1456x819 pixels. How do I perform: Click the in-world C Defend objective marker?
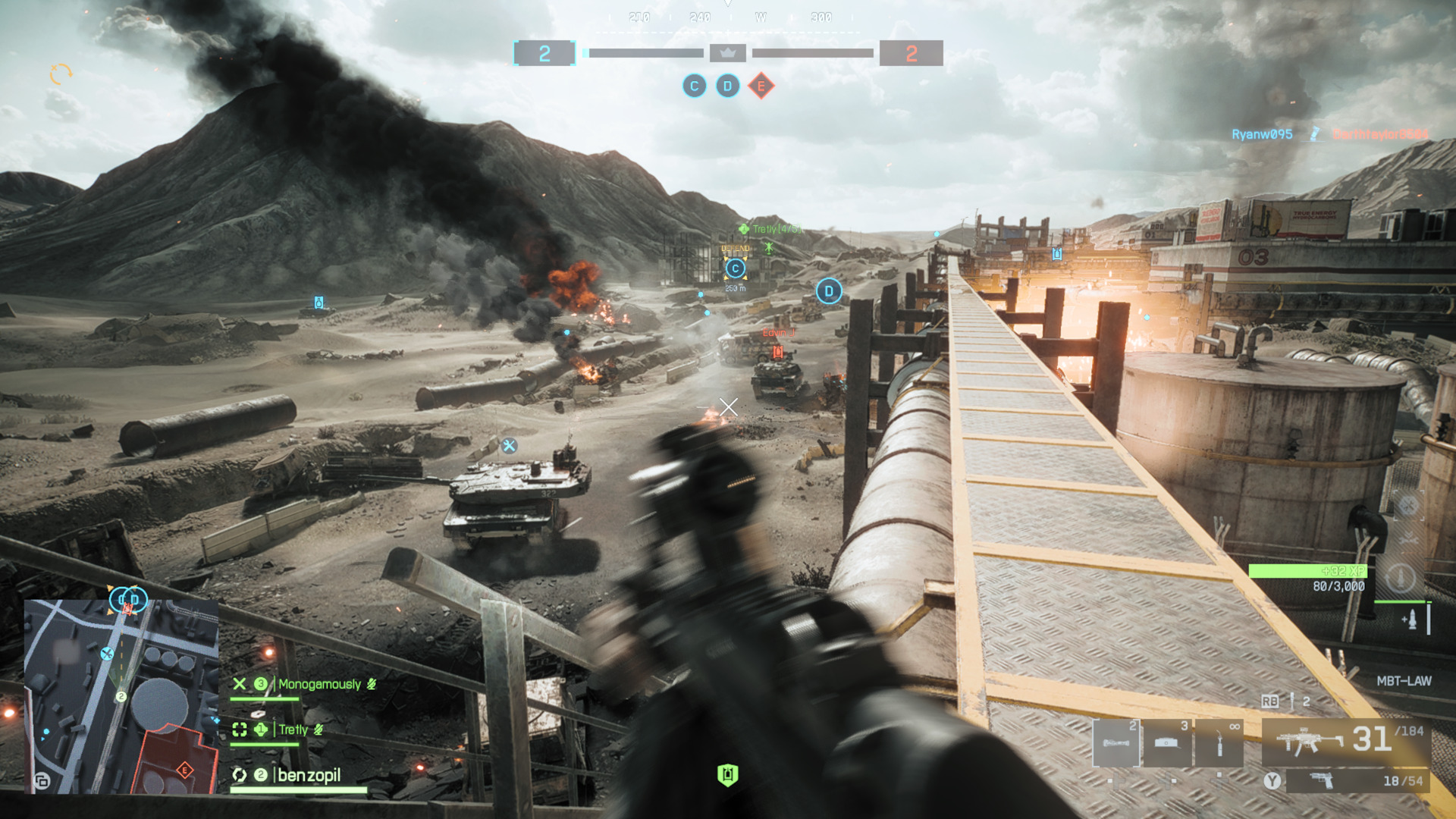(735, 268)
